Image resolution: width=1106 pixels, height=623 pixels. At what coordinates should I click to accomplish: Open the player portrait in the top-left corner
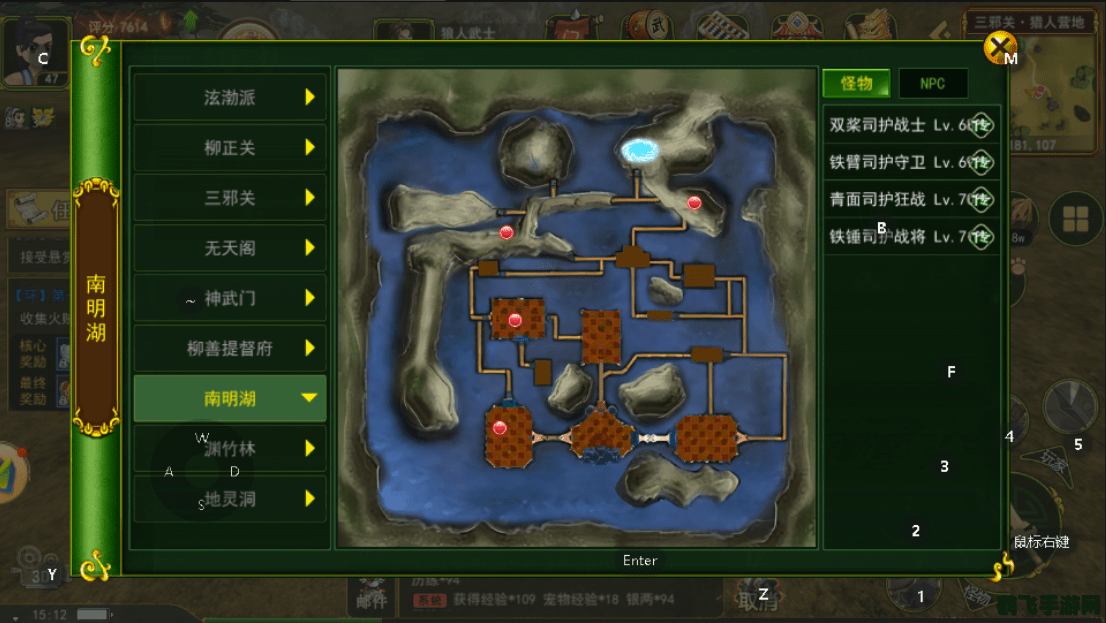coord(35,52)
